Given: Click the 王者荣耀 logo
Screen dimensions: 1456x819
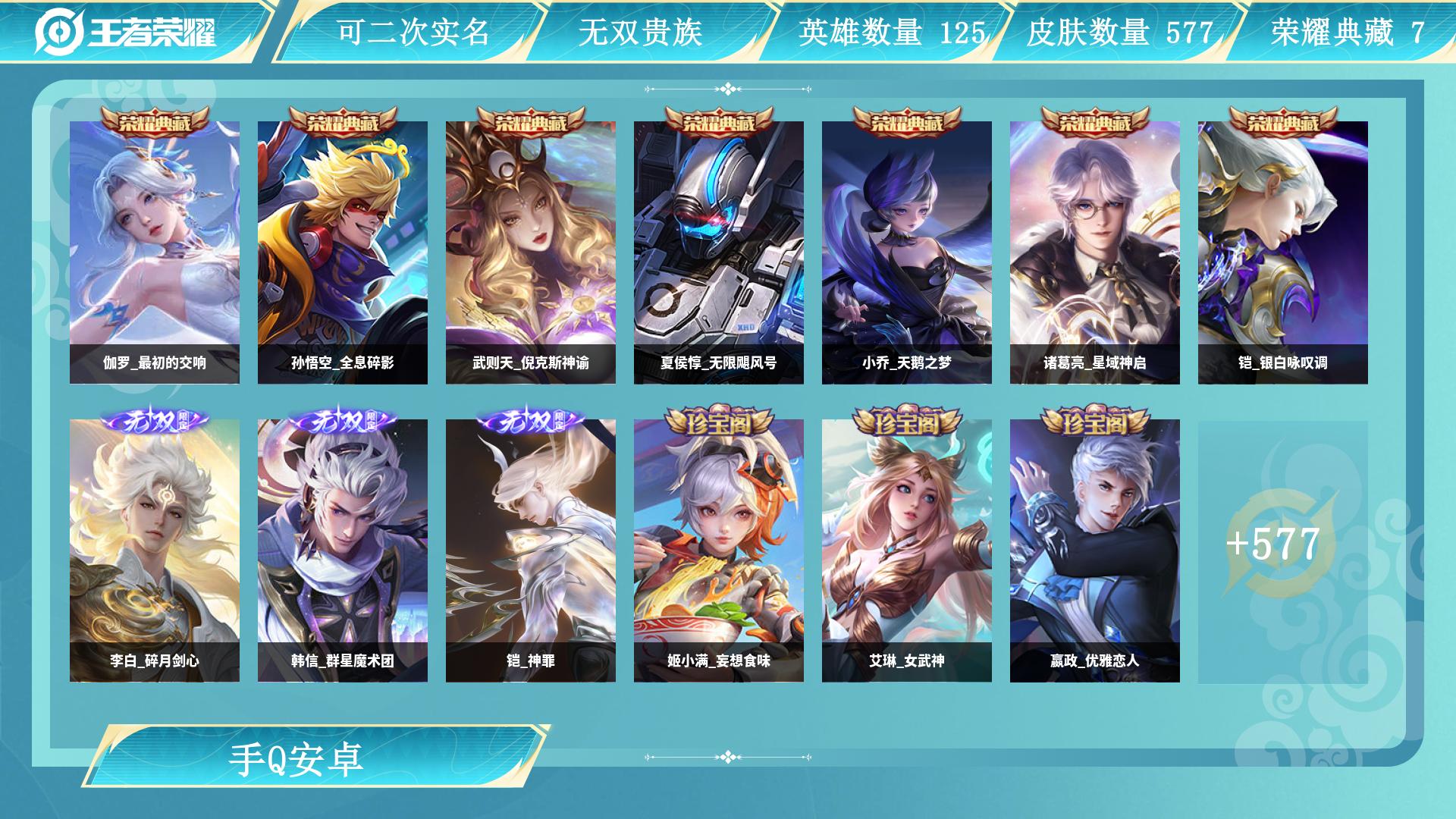Looking at the screenshot, I should click(x=126, y=32).
